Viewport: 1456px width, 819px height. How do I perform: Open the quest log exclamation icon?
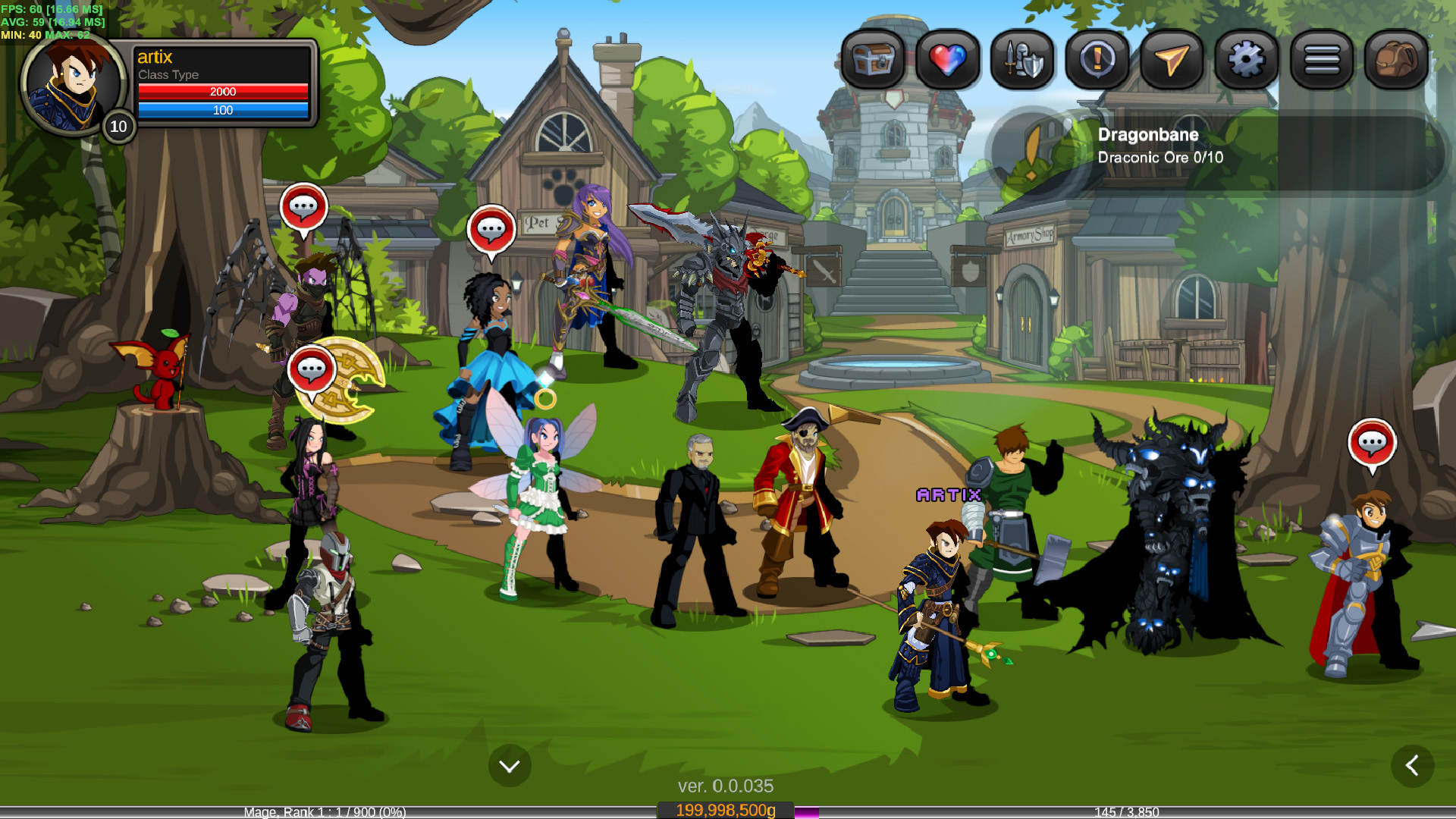tap(1095, 61)
